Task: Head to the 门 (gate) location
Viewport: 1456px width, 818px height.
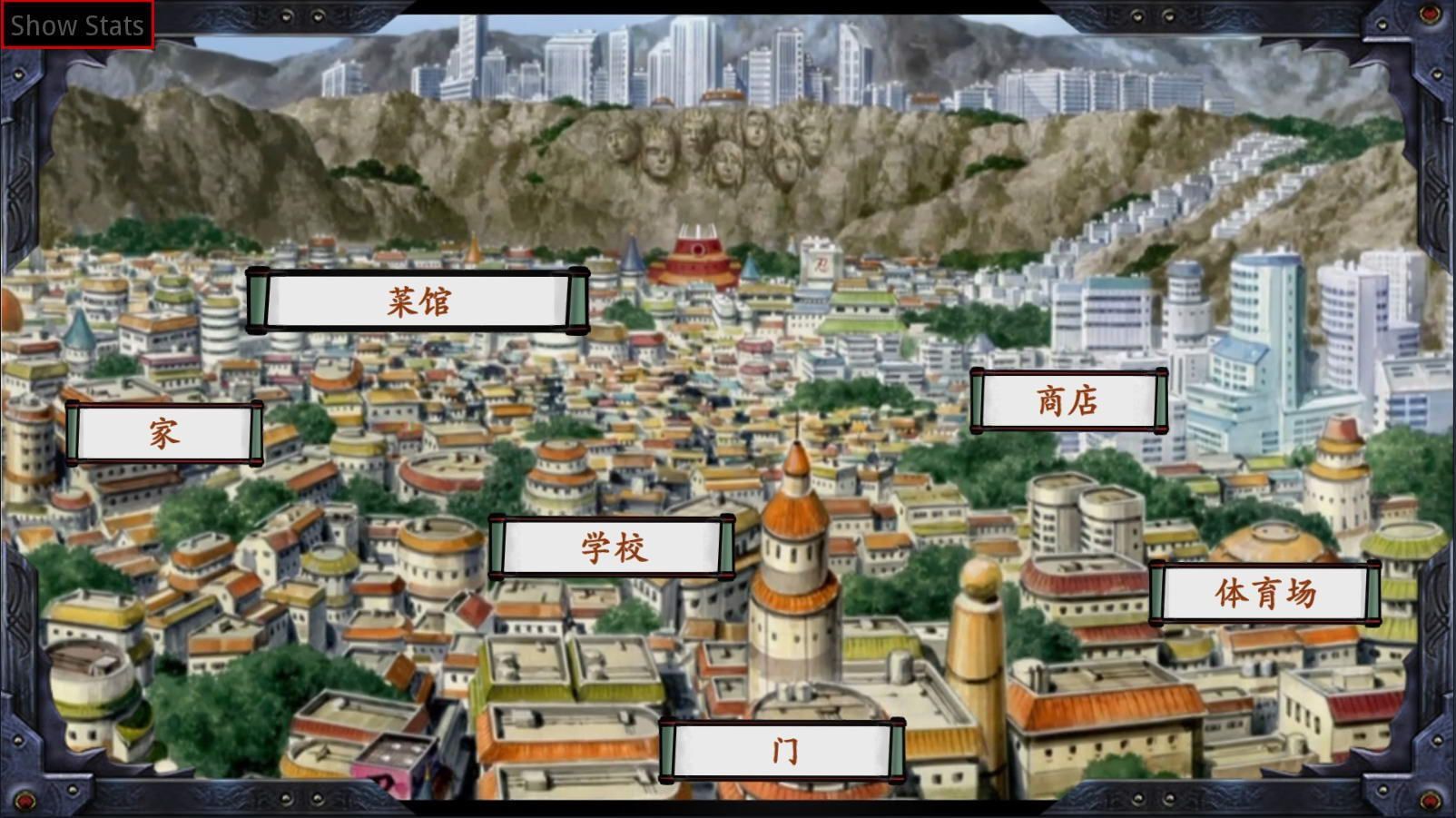Action: (x=785, y=748)
